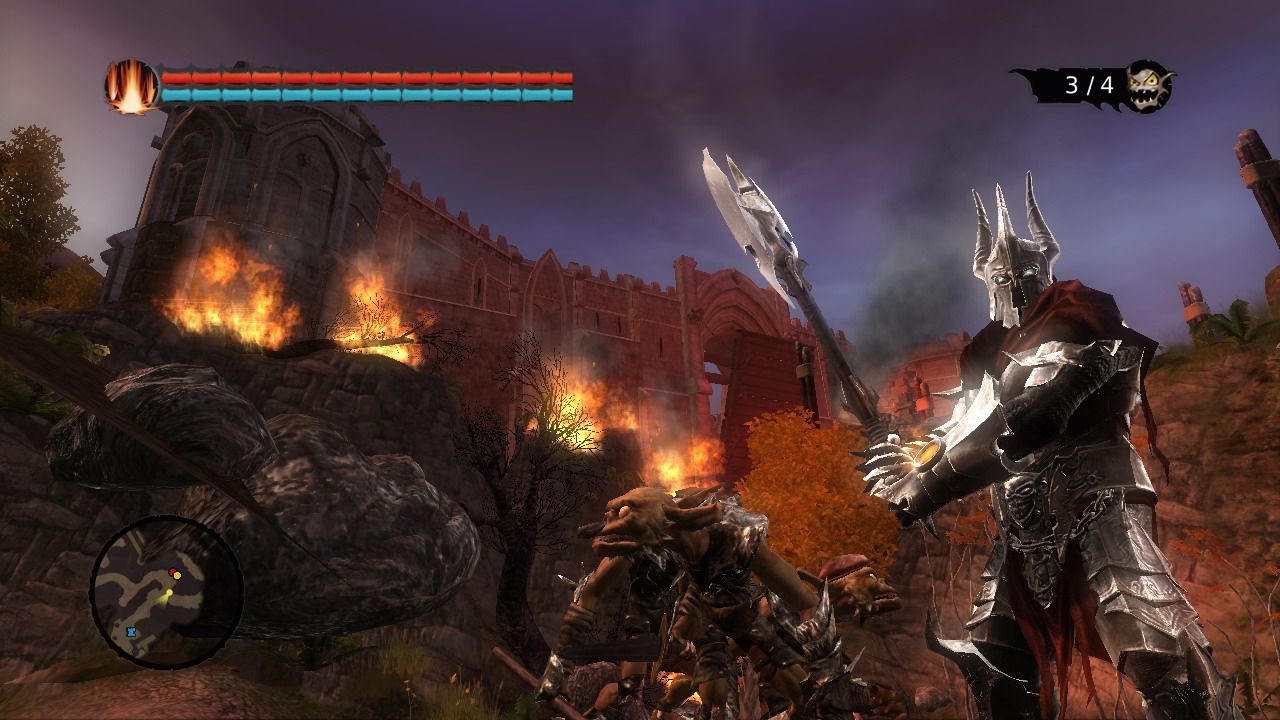Click the glowing player marker on the minimap
Viewport: 1280px width, 720px height.
[x=169, y=593]
